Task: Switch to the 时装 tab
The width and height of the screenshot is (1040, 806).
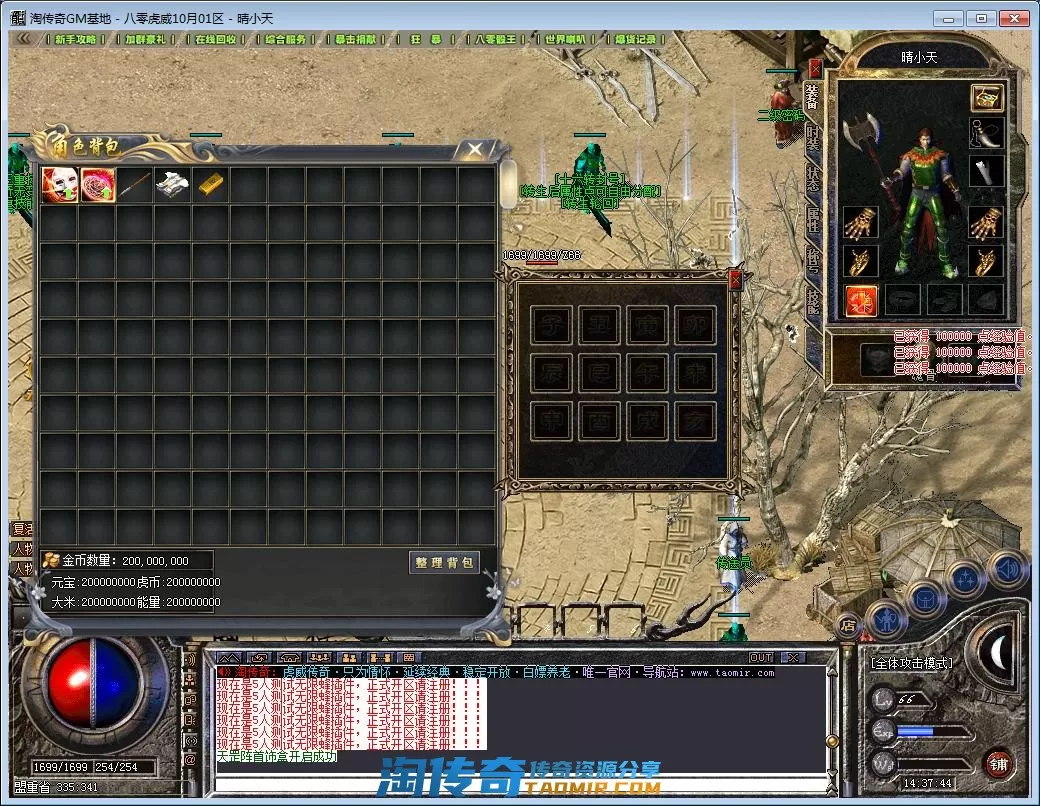Action: [x=813, y=139]
